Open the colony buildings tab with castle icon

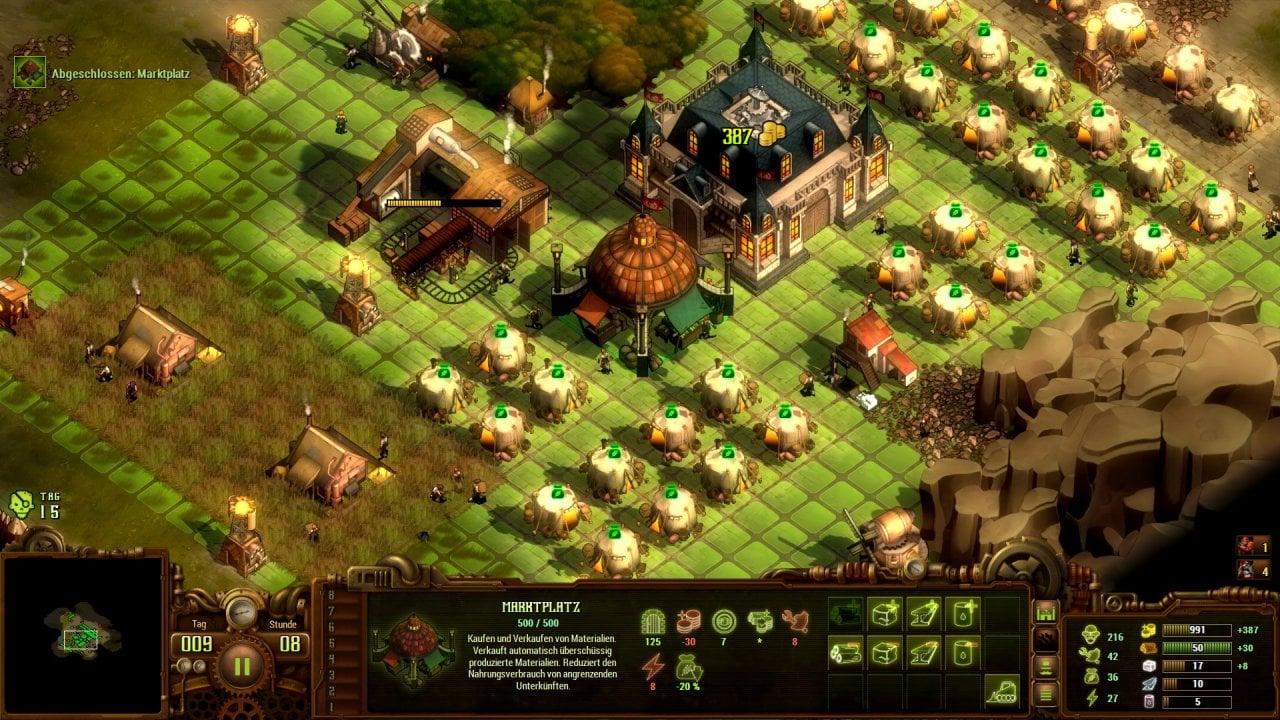1046,611
